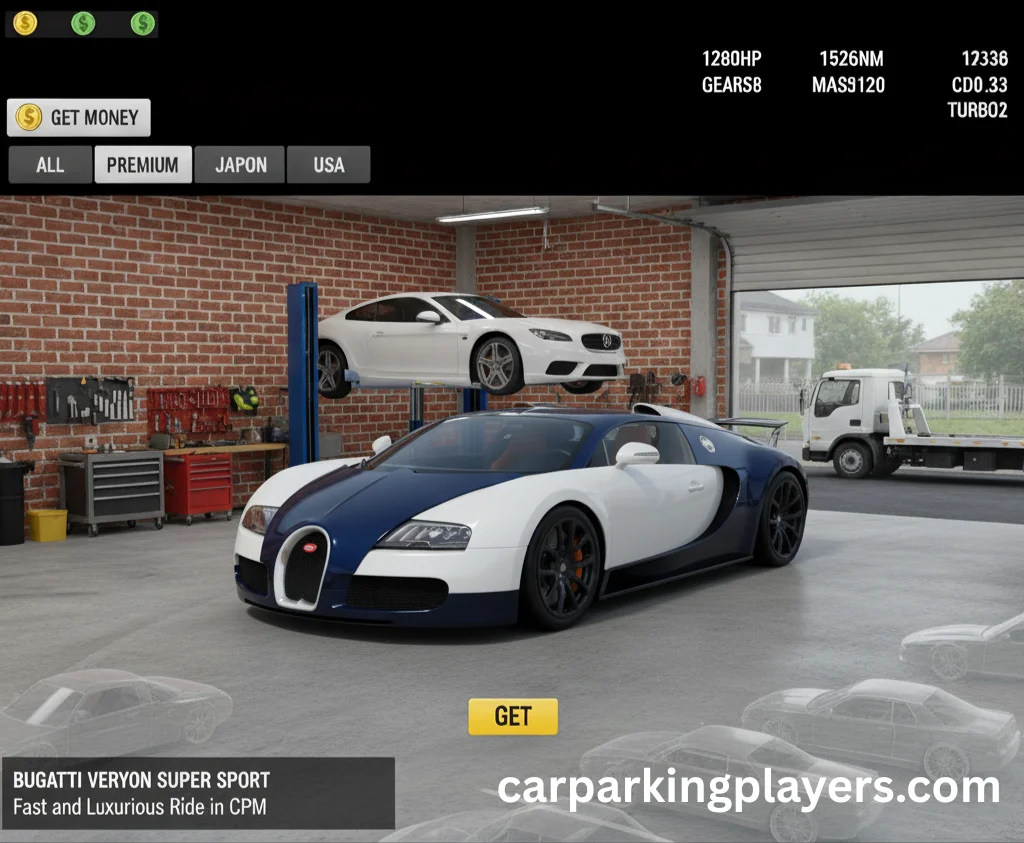Switch to the Premium category
The width and height of the screenshot is (1024, 843).
pyautogui.click(x=142, y=165)
